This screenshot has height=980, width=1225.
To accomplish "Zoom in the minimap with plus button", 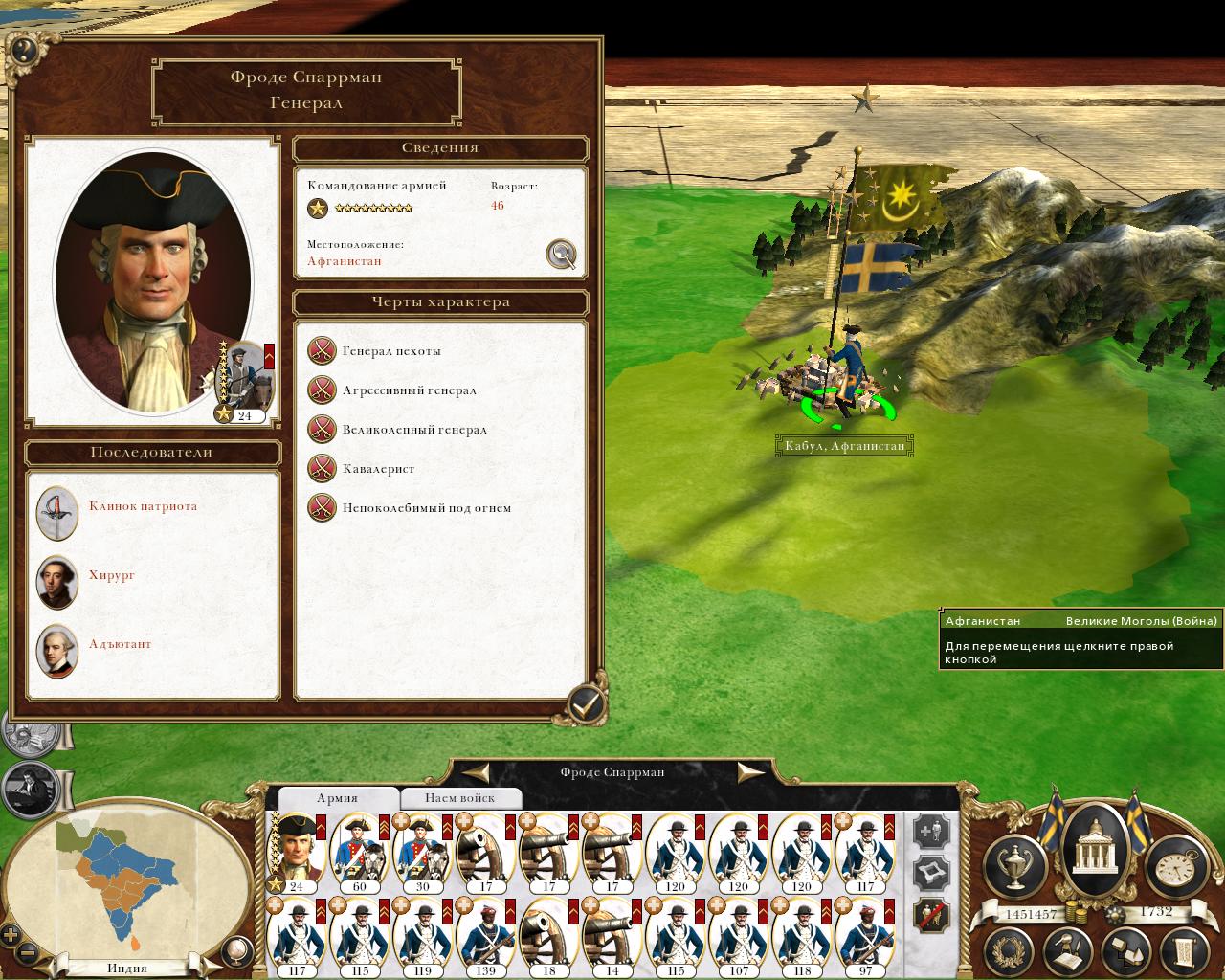I will click(x=11, y=935).
